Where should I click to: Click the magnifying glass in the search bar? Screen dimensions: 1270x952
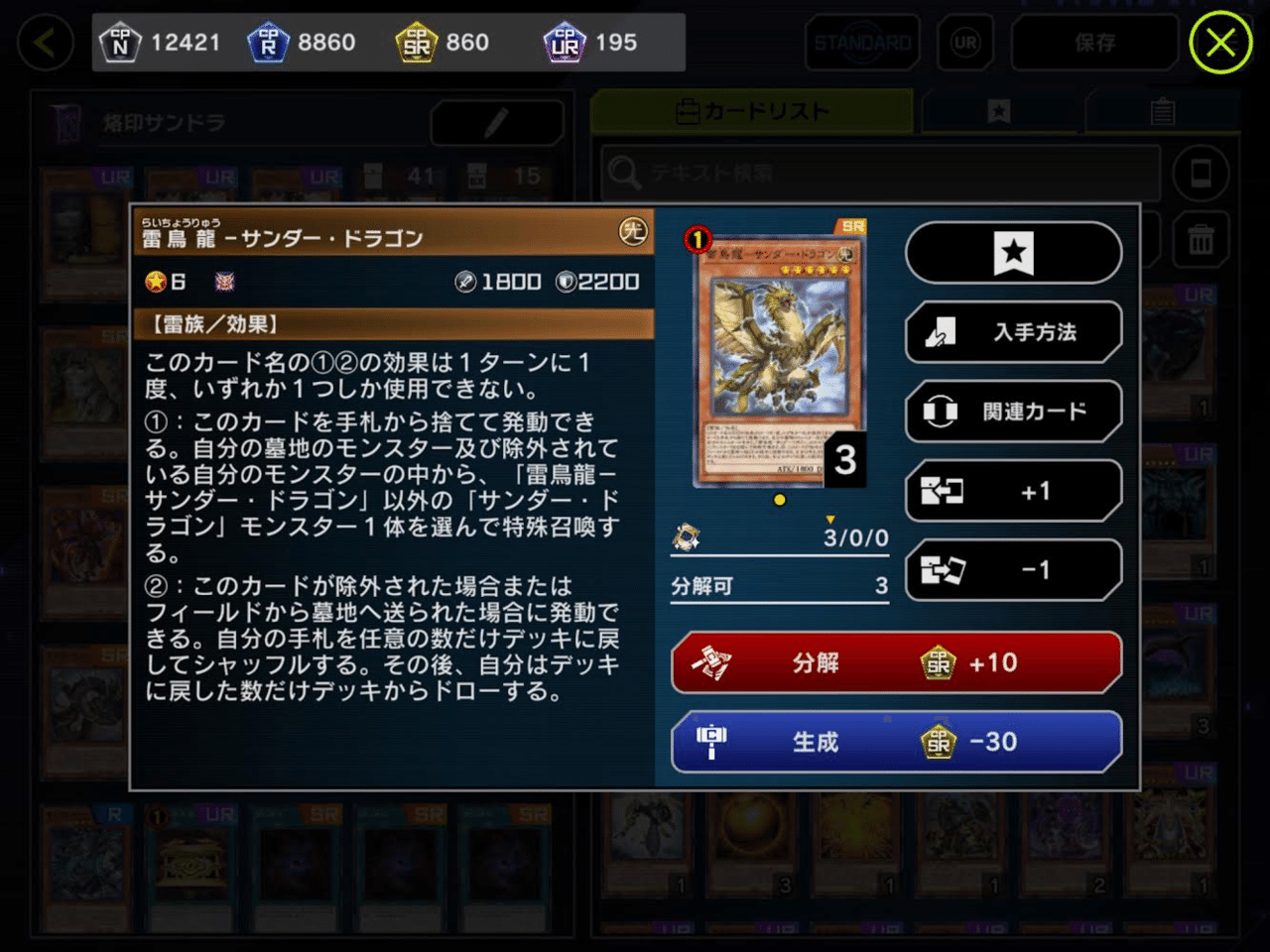pyautogui.click(x=625, y=174)
